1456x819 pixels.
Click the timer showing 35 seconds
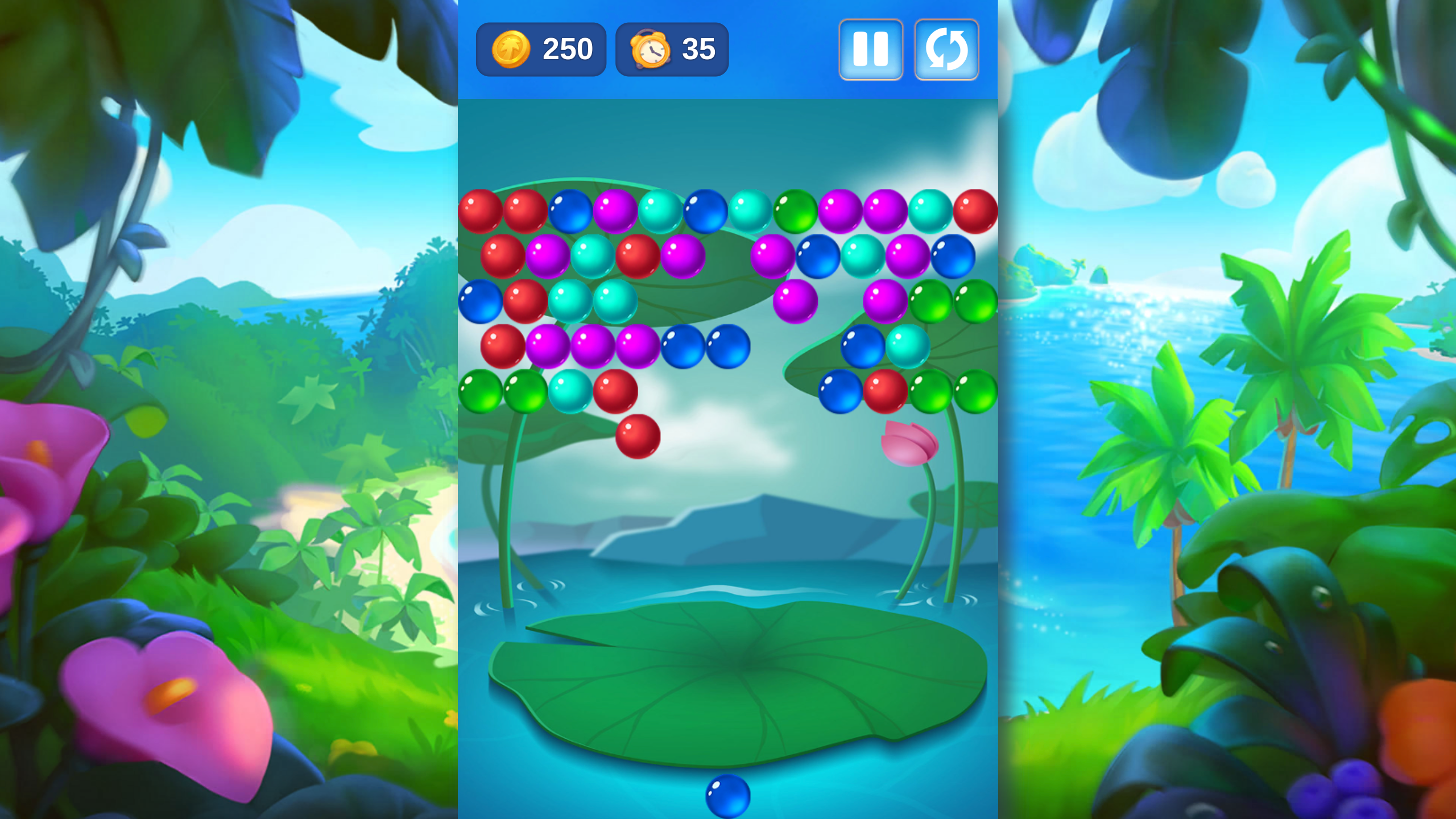click(x=672, y=49)
